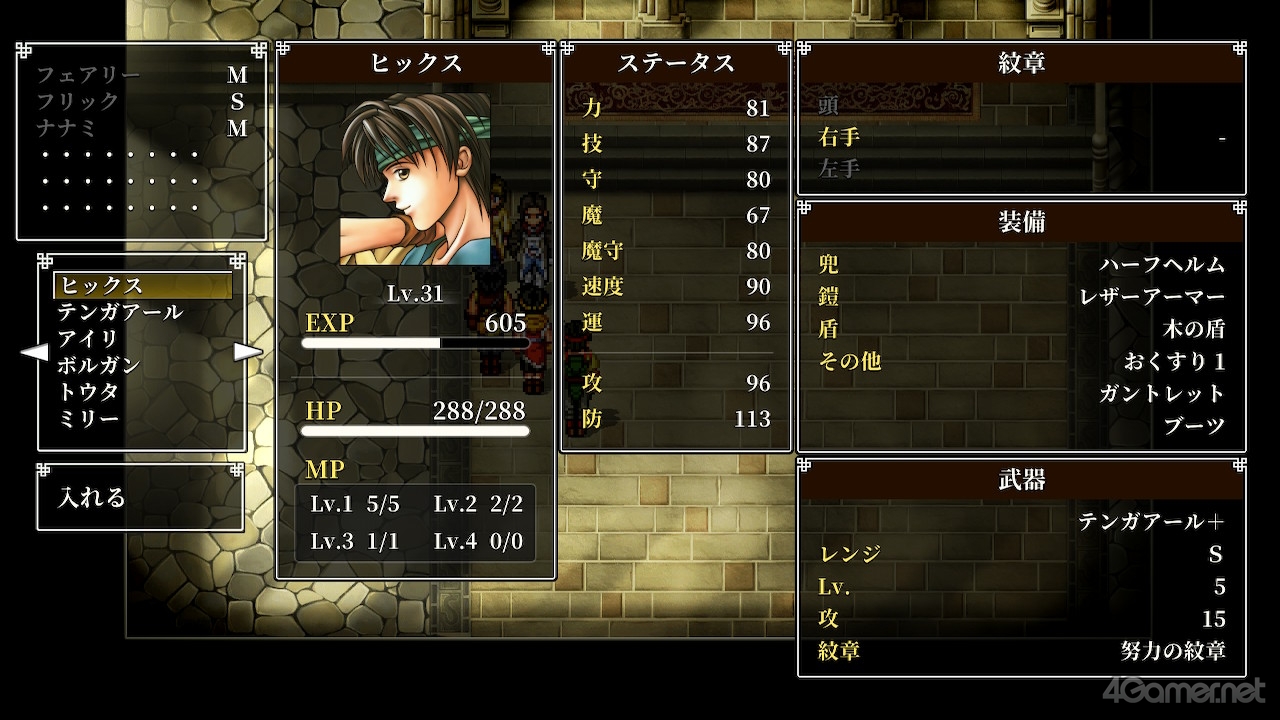The width and height of the screenshot is (1280, 720).
Task: Select アイリ in the character list
Action: [88, 339]
